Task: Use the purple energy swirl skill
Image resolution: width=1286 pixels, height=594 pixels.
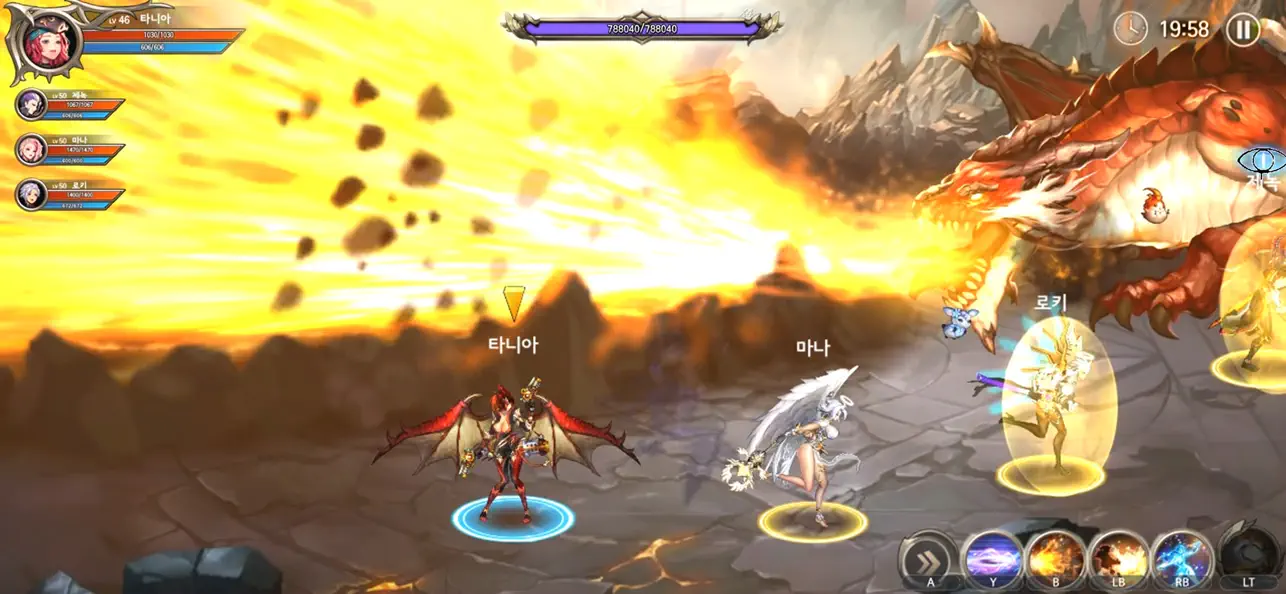Action: point(993,559)
